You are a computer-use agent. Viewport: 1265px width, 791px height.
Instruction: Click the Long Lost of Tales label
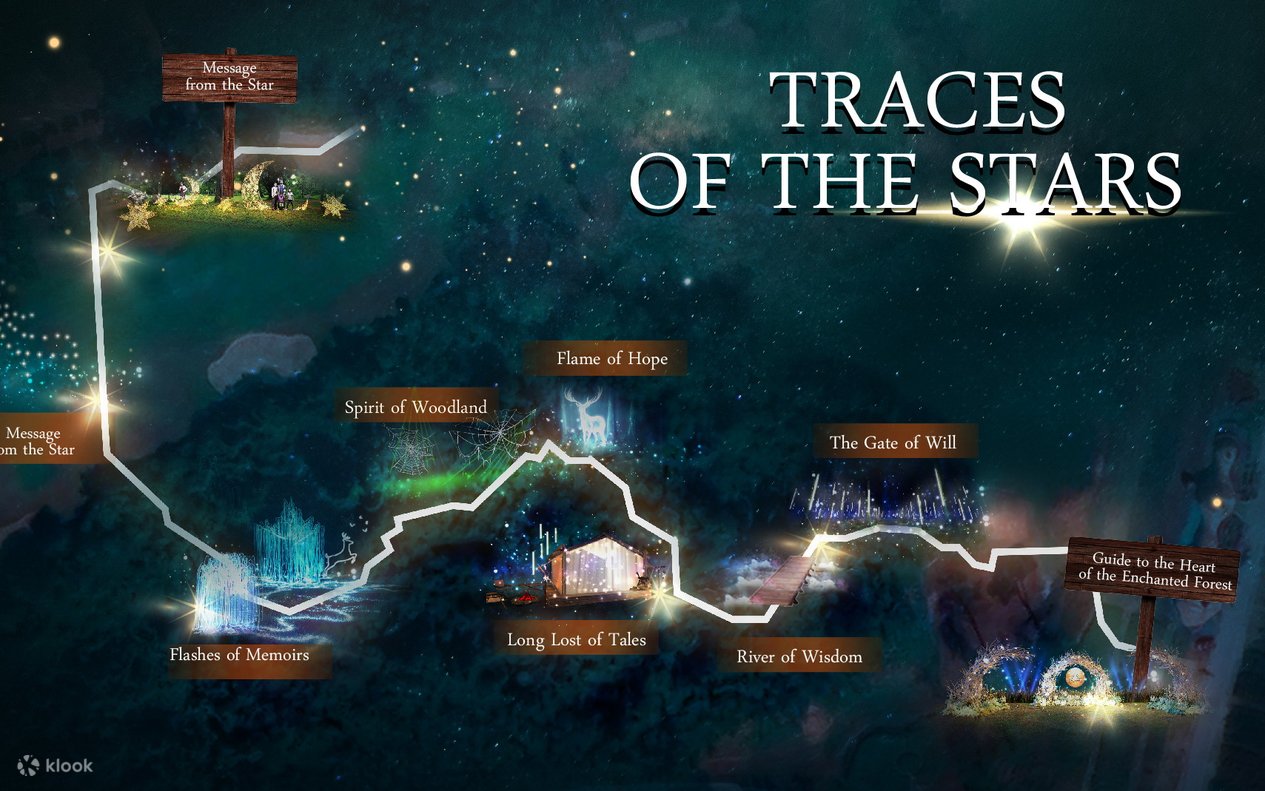pyautogui.click(x=576, y=639)
